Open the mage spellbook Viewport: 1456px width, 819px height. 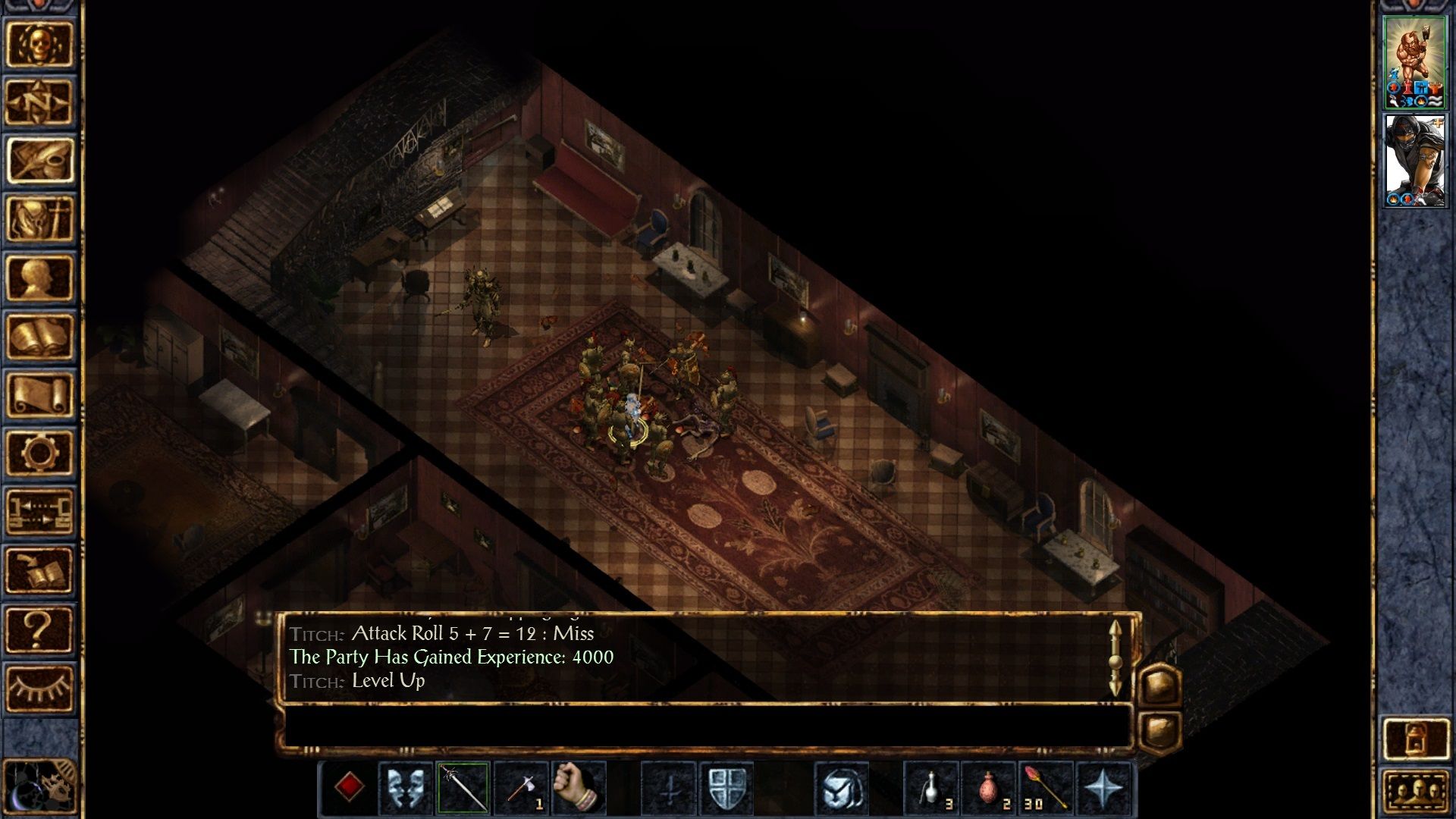39,336
